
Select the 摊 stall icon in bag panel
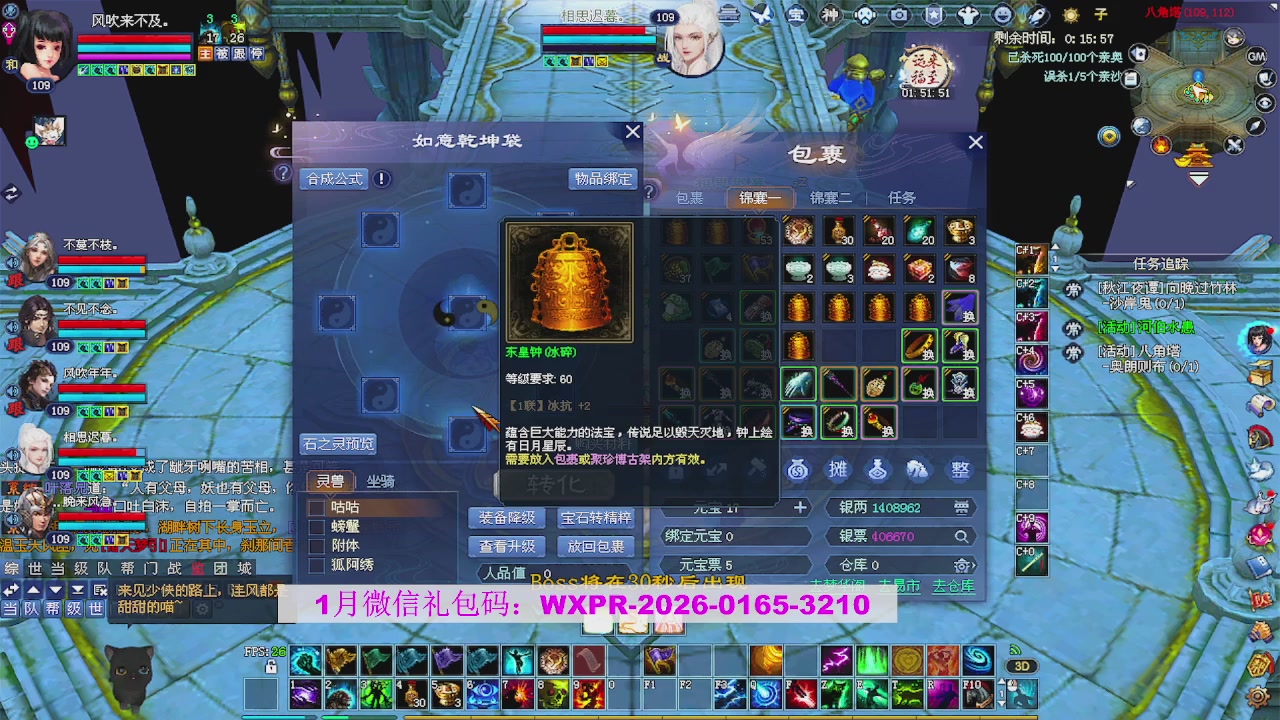pyautogui.click(x=839, y=469)
